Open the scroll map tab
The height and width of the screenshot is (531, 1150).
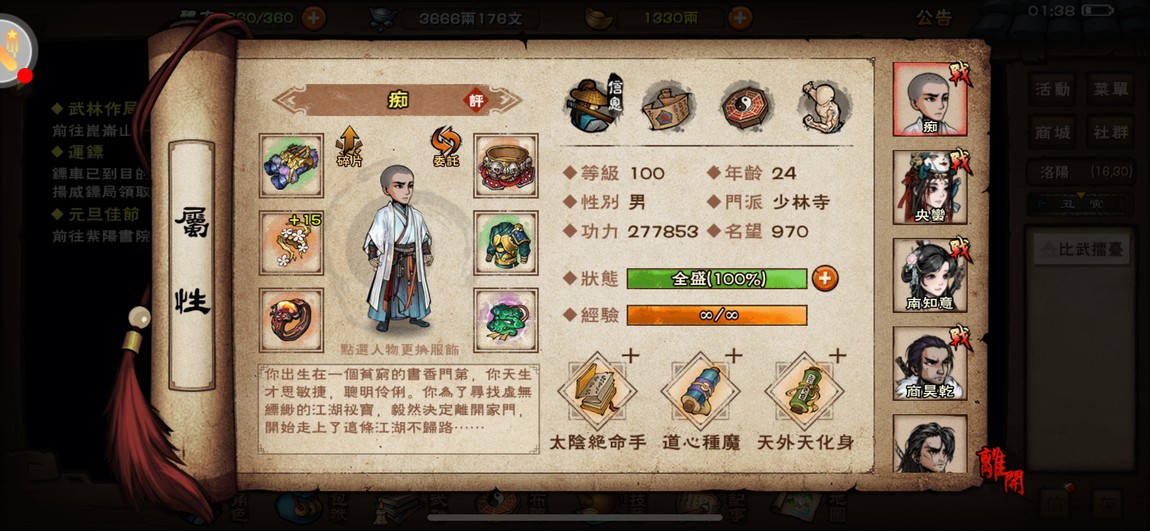[668, 105]
